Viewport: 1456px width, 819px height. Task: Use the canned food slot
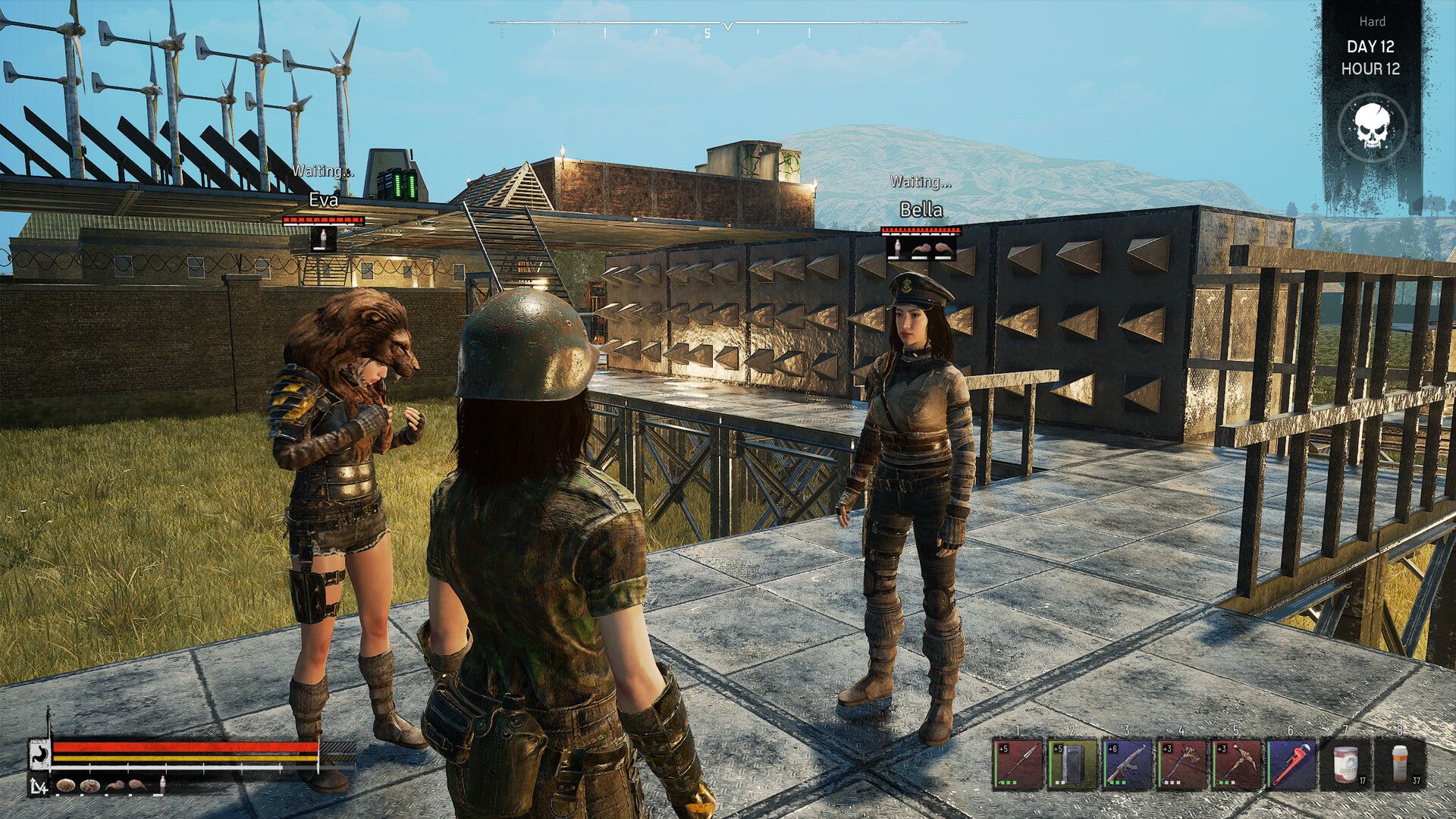coord(1345,764)
